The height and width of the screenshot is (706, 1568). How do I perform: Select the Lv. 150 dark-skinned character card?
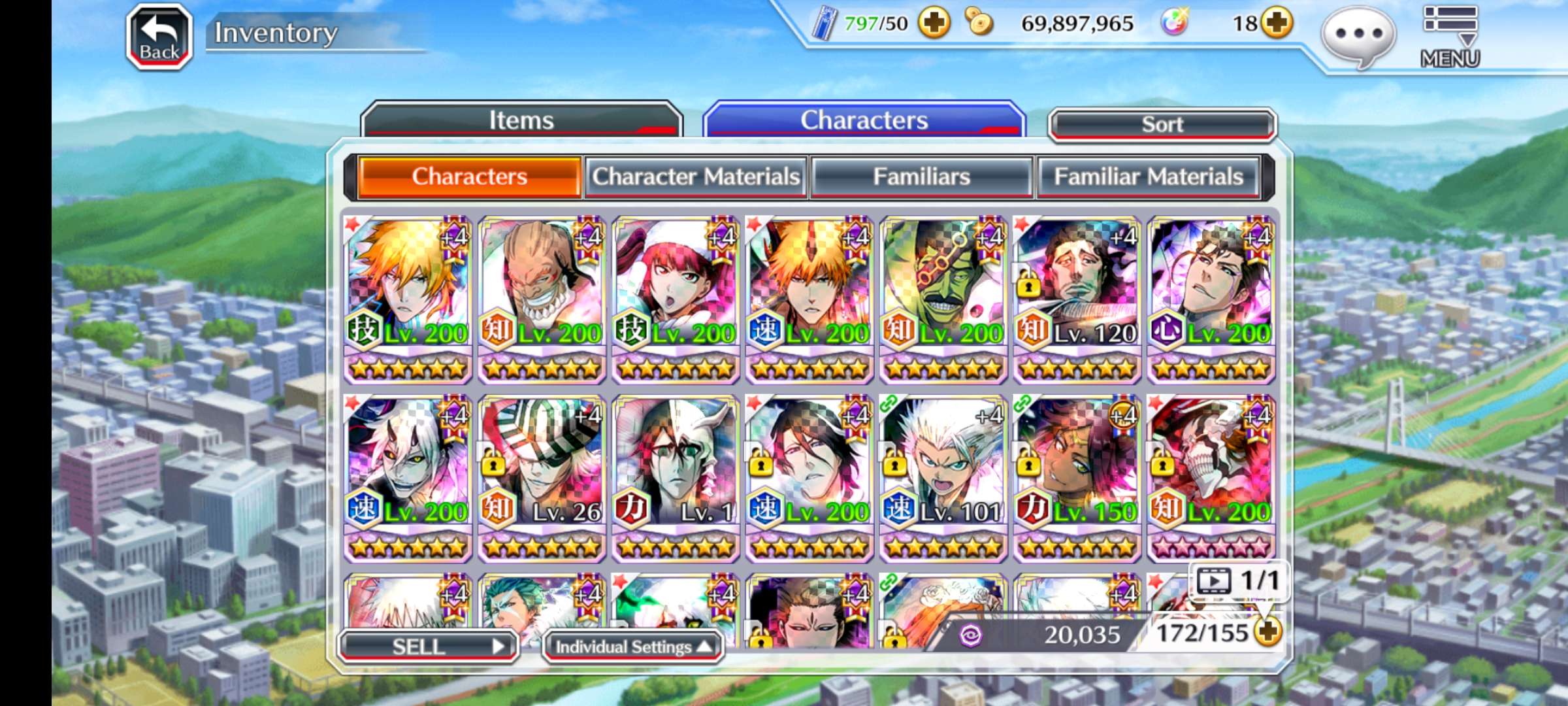(1077, 477)
